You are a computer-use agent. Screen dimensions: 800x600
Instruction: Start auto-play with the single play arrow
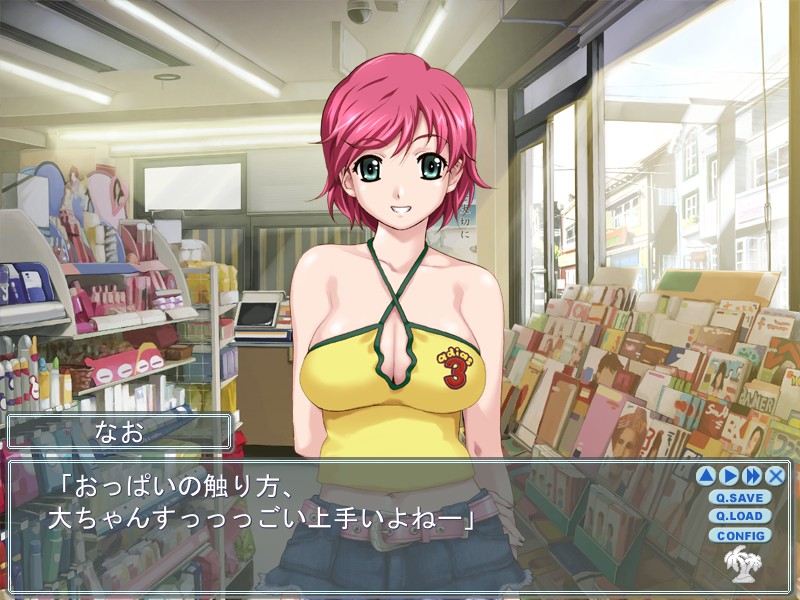click(729, 476)
